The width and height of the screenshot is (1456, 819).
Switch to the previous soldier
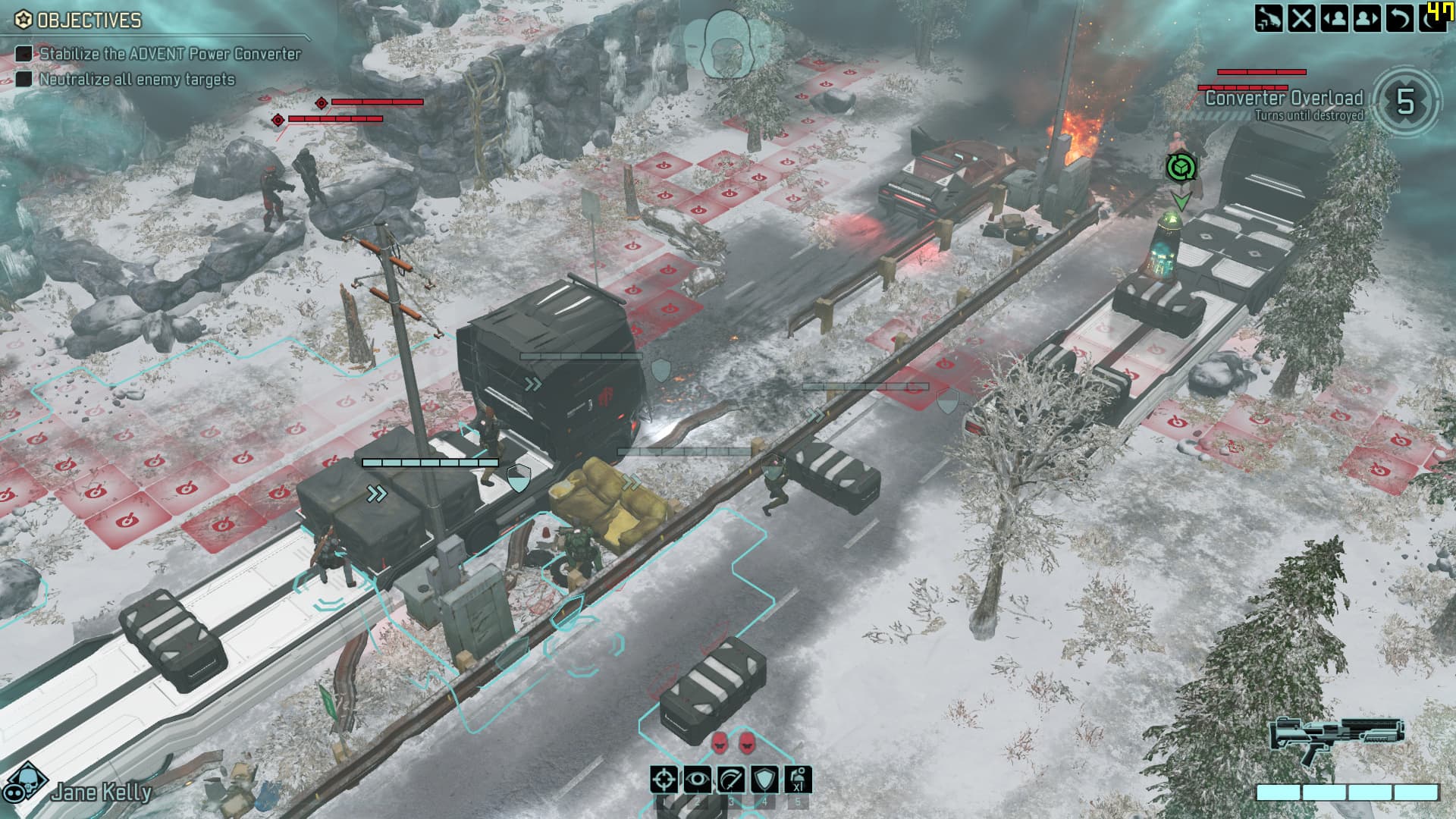(1335, 17)
